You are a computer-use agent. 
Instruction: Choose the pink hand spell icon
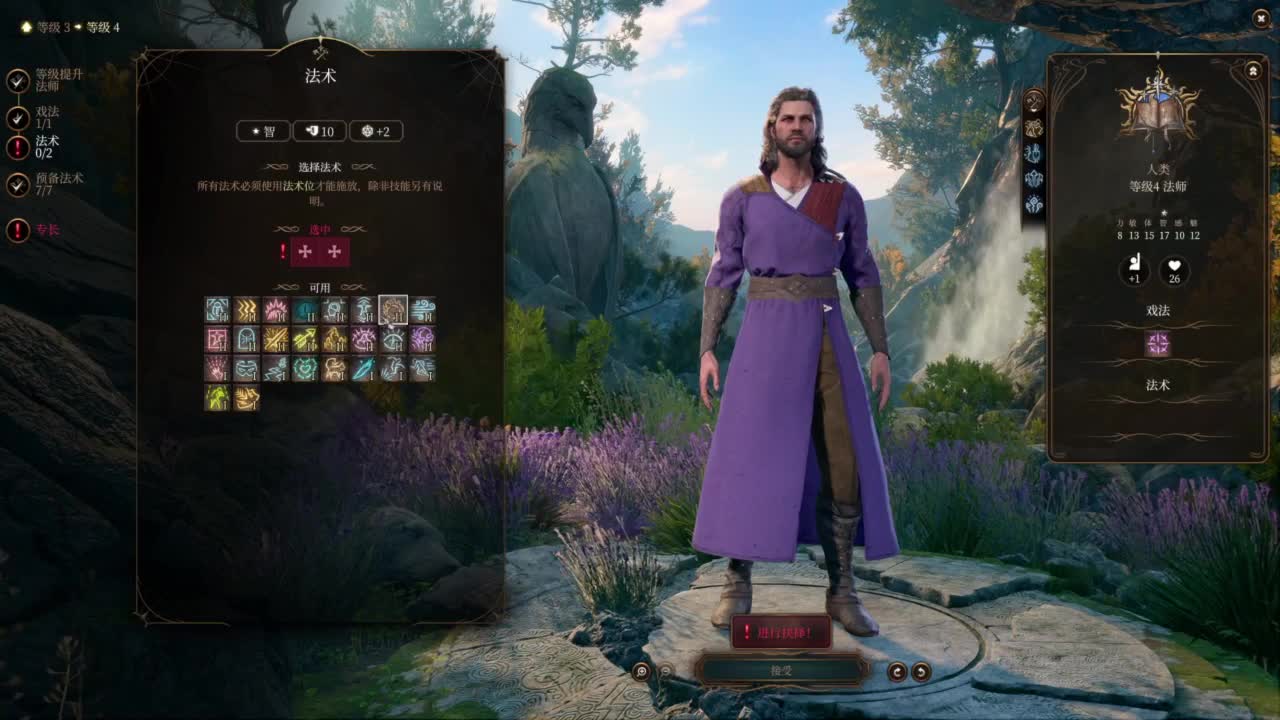pyautogui.click(x=217, y=369)
